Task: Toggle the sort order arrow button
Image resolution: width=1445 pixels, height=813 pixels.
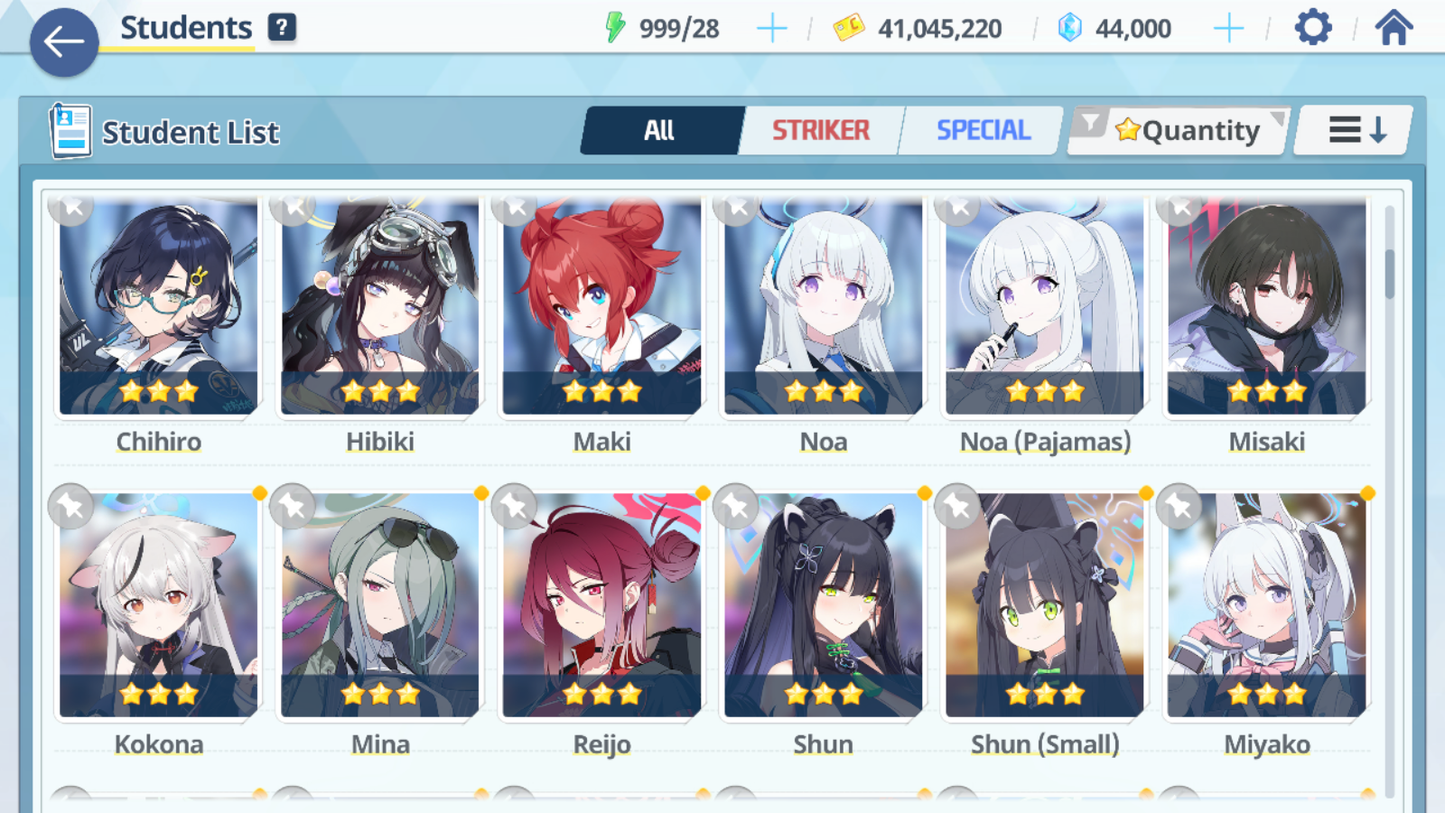Action: [x=1355, y=130]
